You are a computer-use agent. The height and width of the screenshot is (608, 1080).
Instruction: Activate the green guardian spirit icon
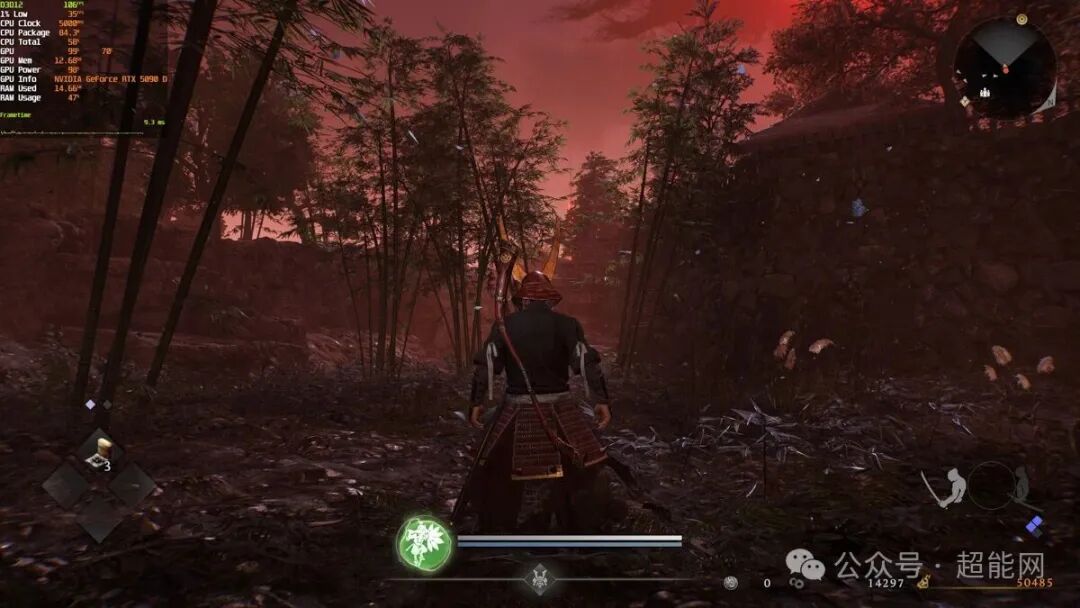coord(424,543)
